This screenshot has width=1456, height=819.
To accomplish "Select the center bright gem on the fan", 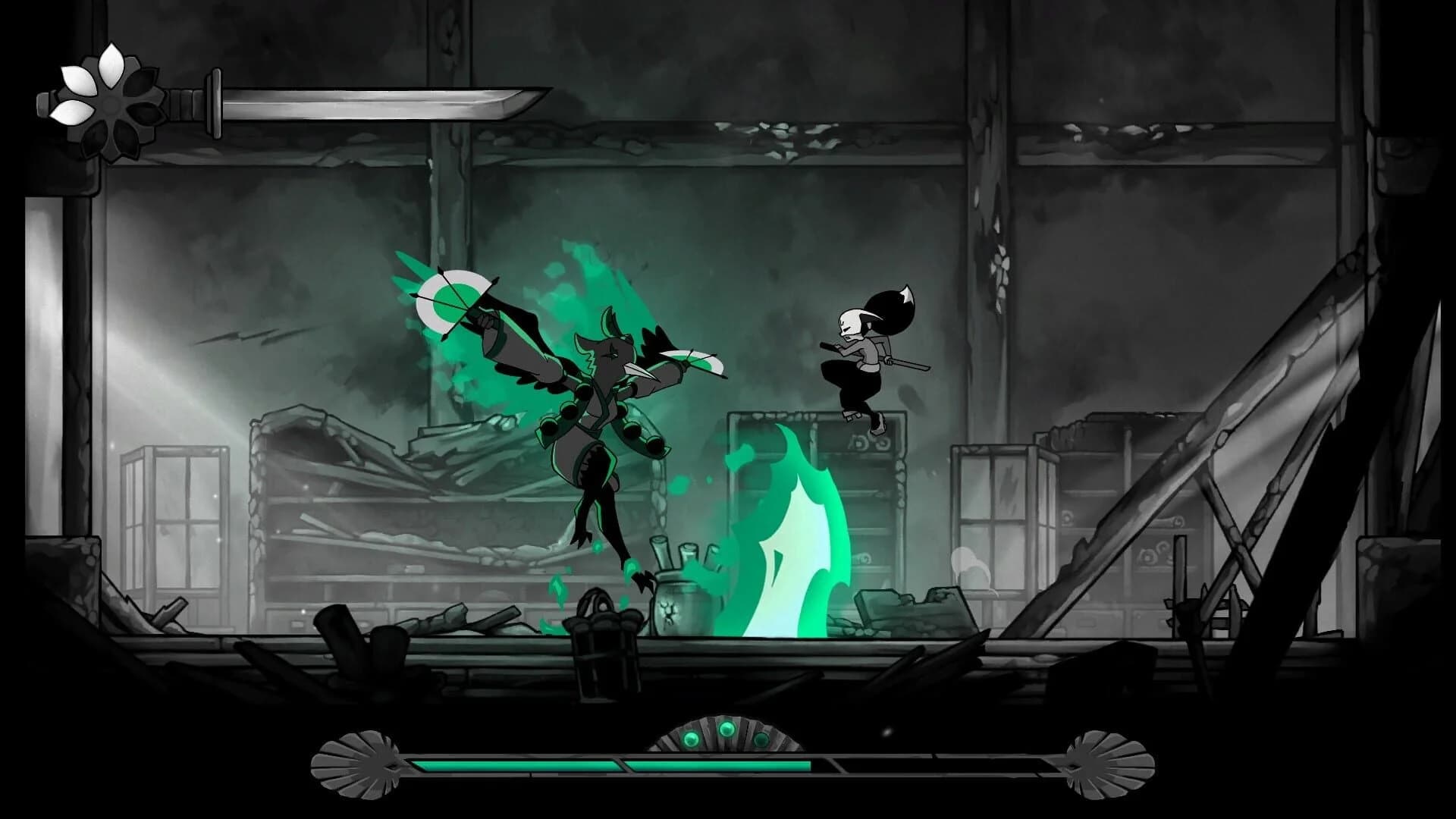I will point(728,730).
